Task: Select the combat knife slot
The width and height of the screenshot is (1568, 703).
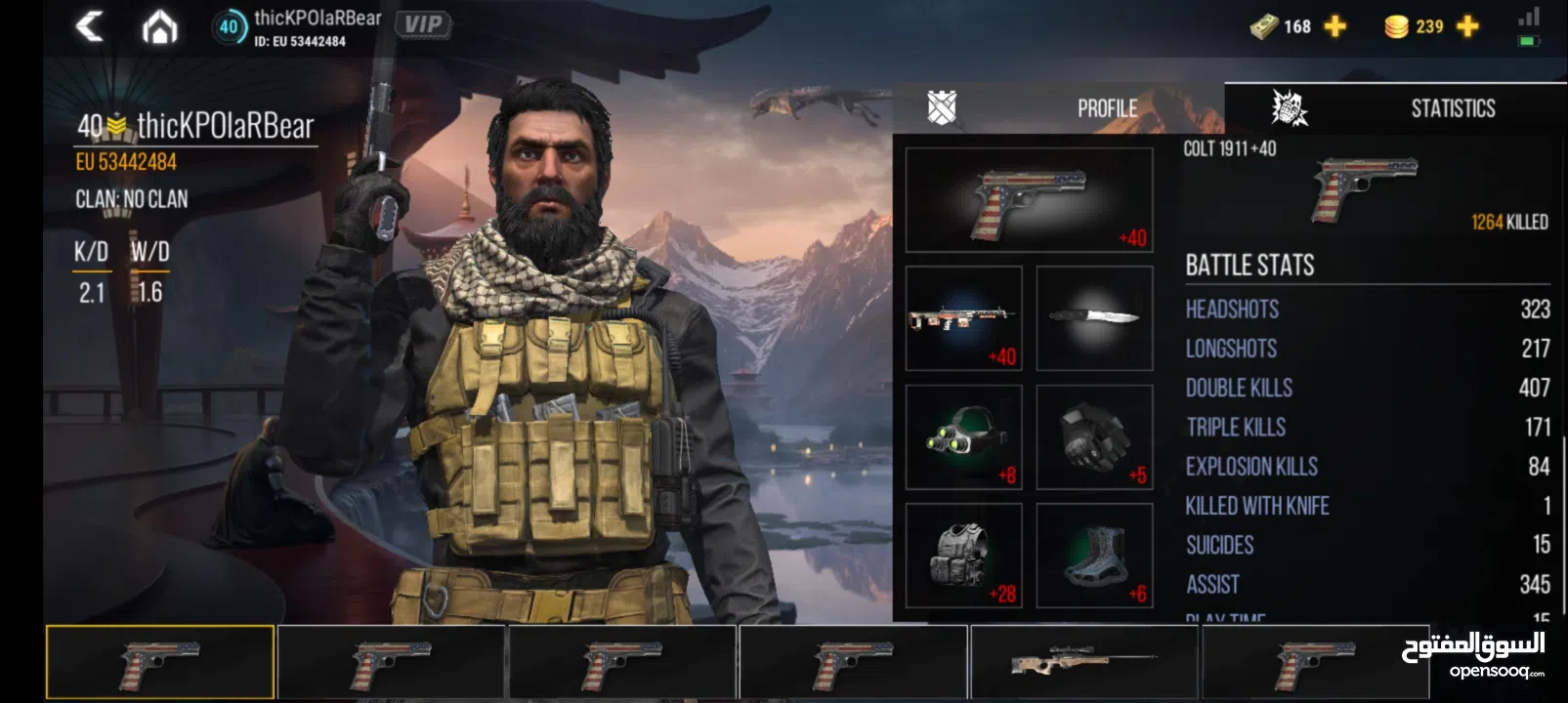Action: [1094, 319]
